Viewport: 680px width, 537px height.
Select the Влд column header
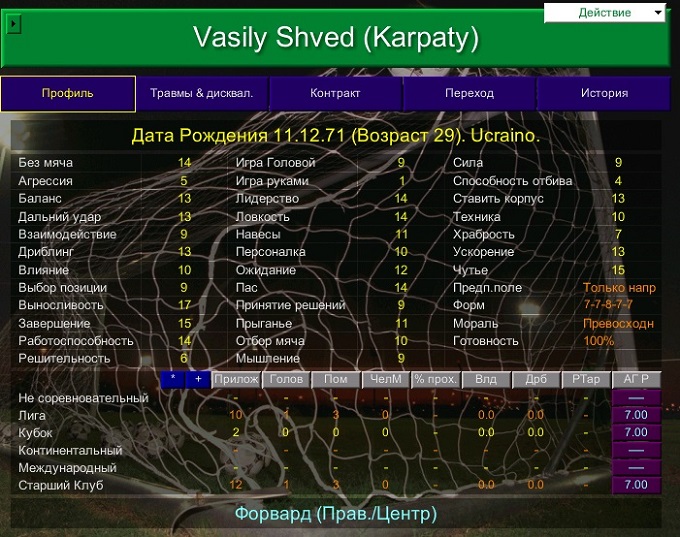[486, 380]
